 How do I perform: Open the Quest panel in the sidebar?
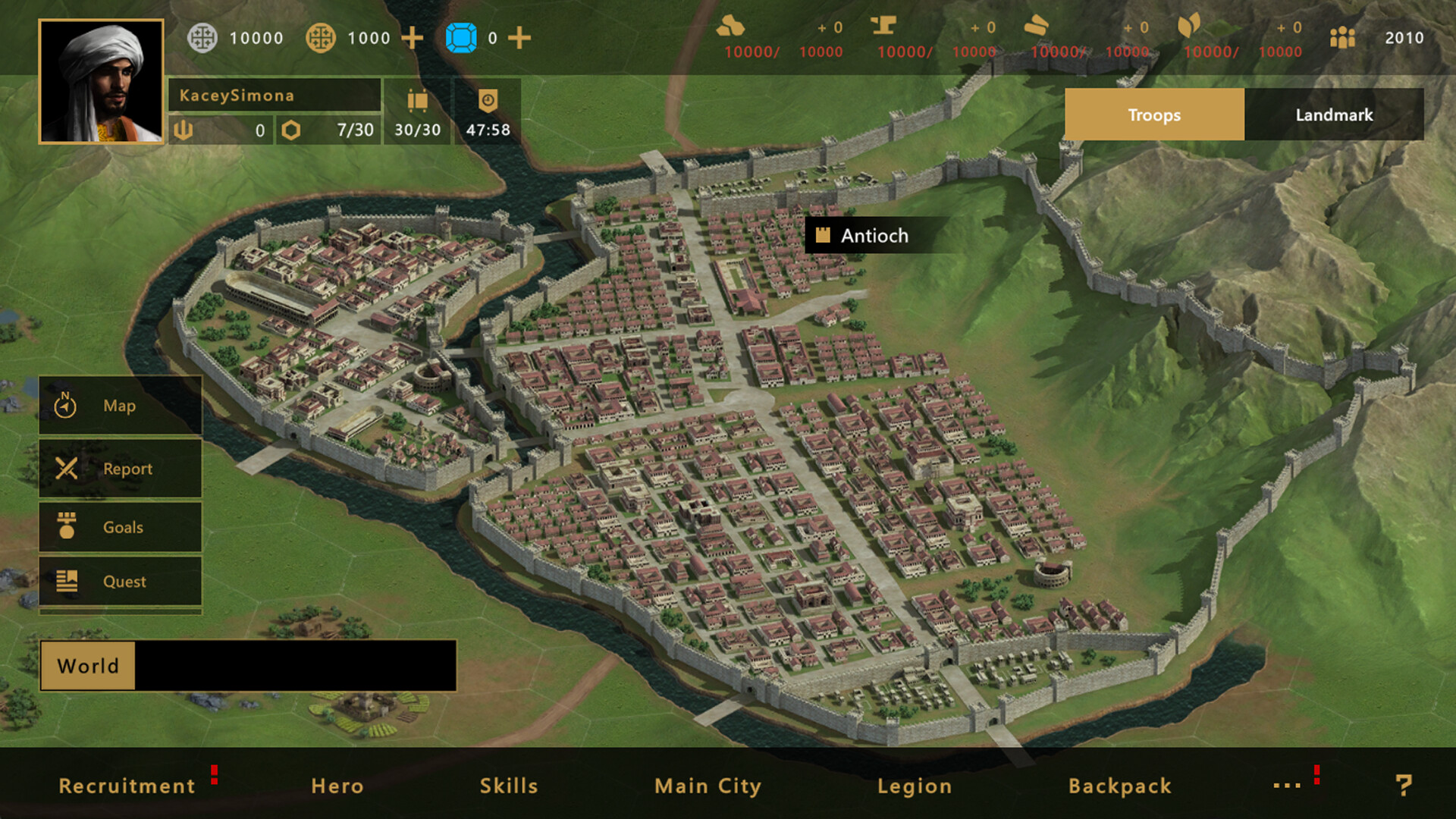point(120,582)
